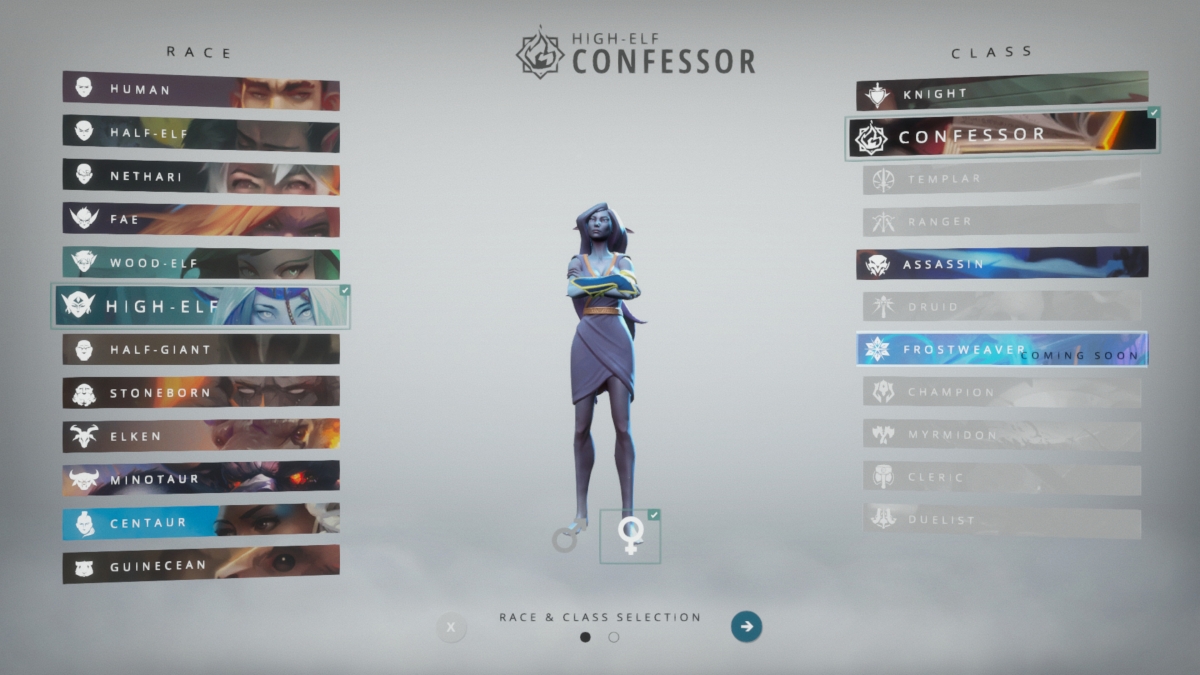
Task: Pick the Centaur race entry
Action: (x=200, y=522)
